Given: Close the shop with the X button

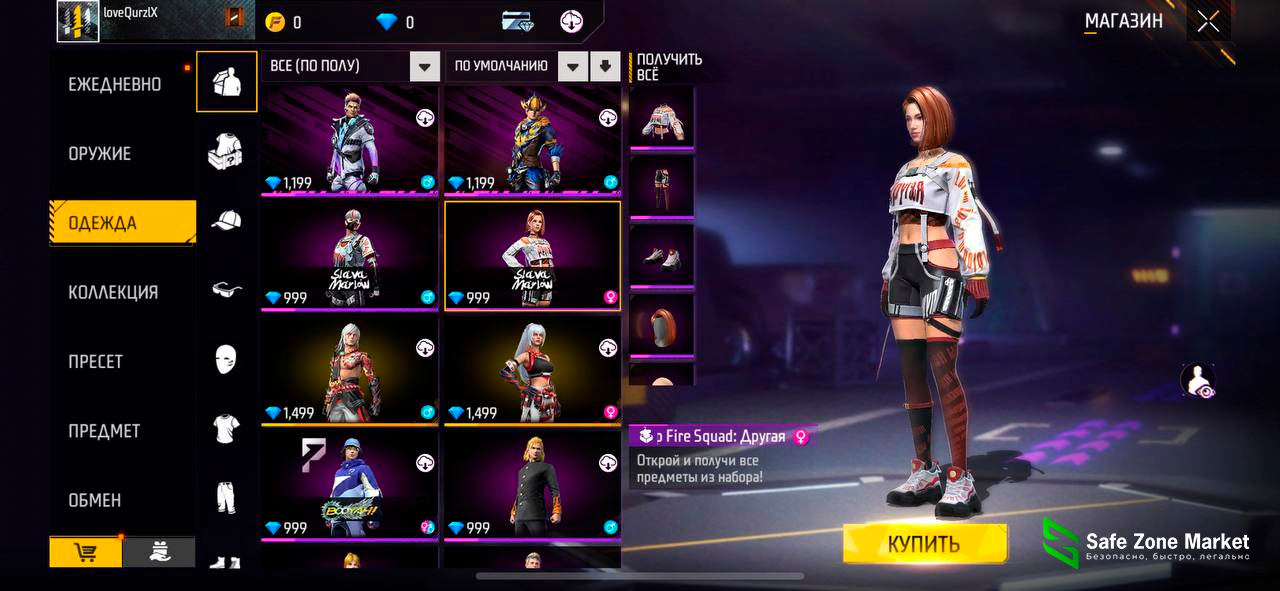Looking at the screenshot, I should 1208,22.
